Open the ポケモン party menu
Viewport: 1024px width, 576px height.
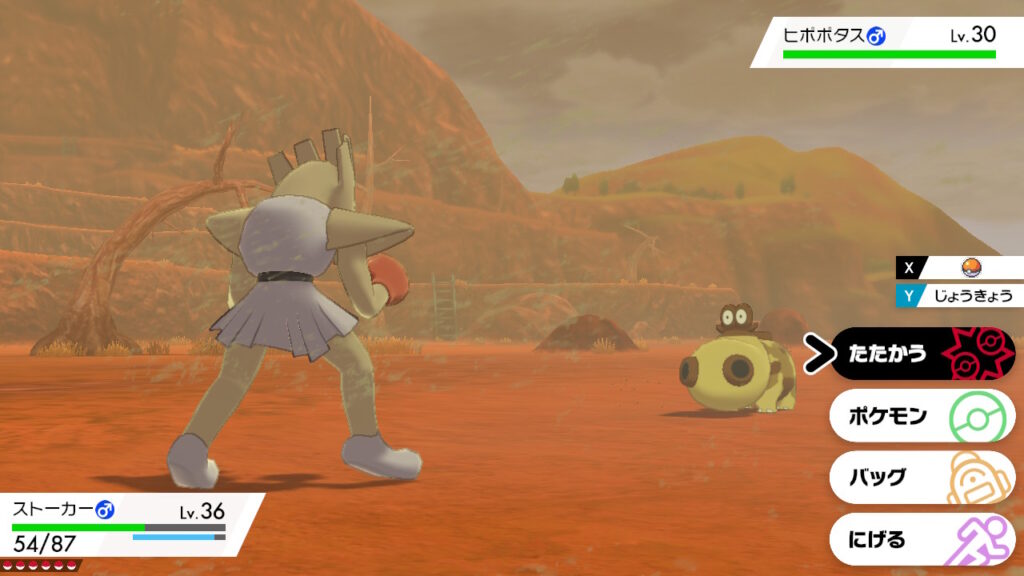tap(920, 416)
